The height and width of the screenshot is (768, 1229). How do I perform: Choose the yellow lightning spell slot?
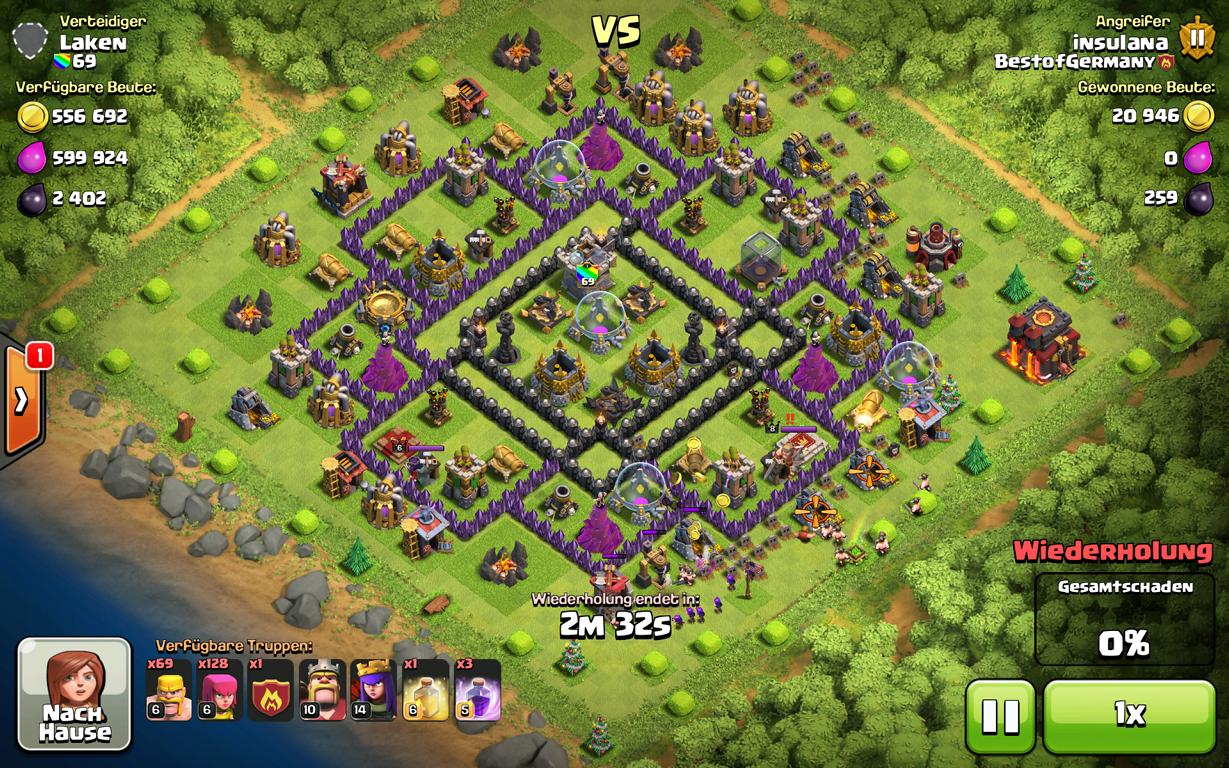[426, 690]
